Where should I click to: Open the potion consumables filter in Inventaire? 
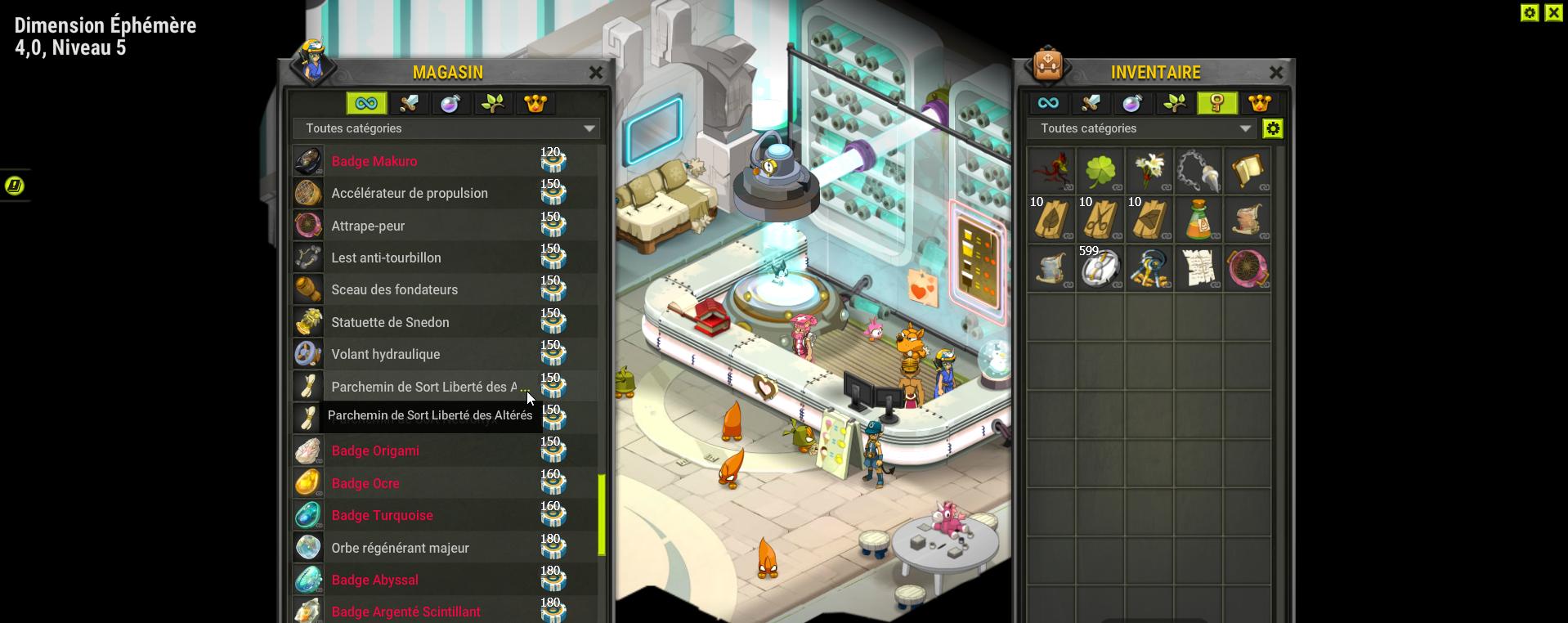pos(1133,103)
